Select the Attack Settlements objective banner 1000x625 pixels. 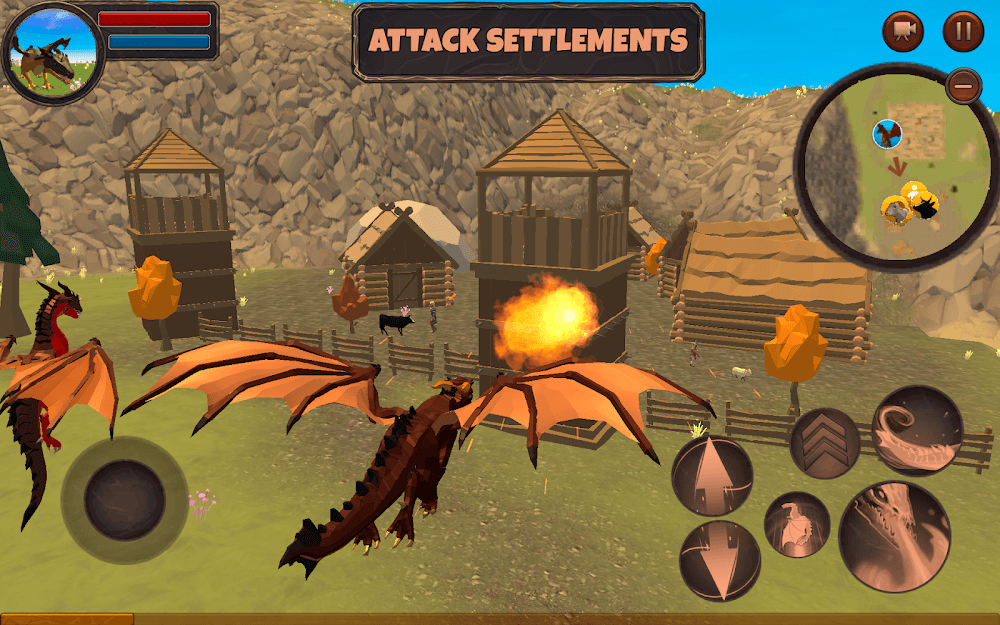click(x=528, y=42)
